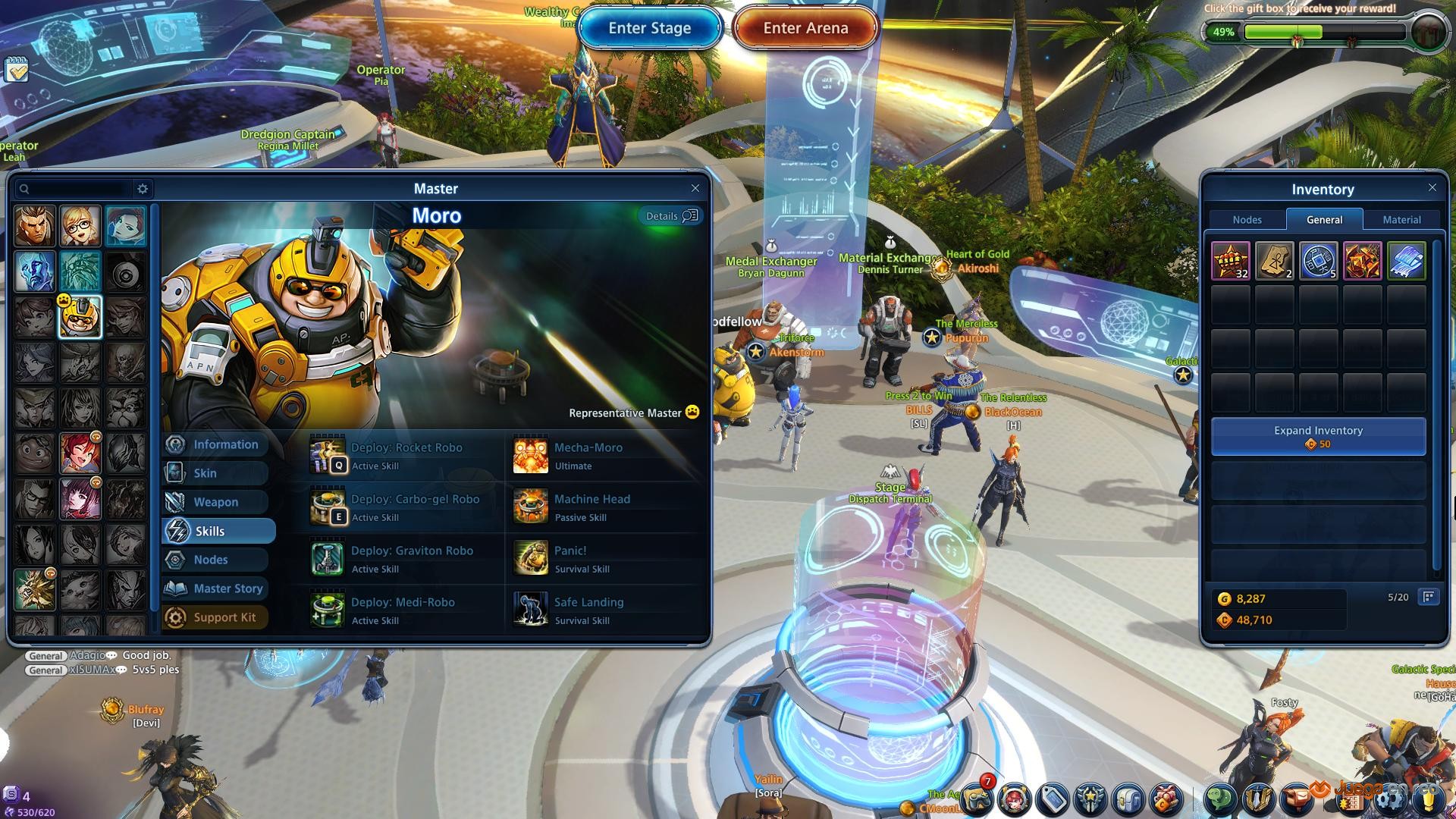Image resolution: width=1456 pixels, height=819 pixels.
Task: Click the Enter Arena button
Action: point(805,28)
